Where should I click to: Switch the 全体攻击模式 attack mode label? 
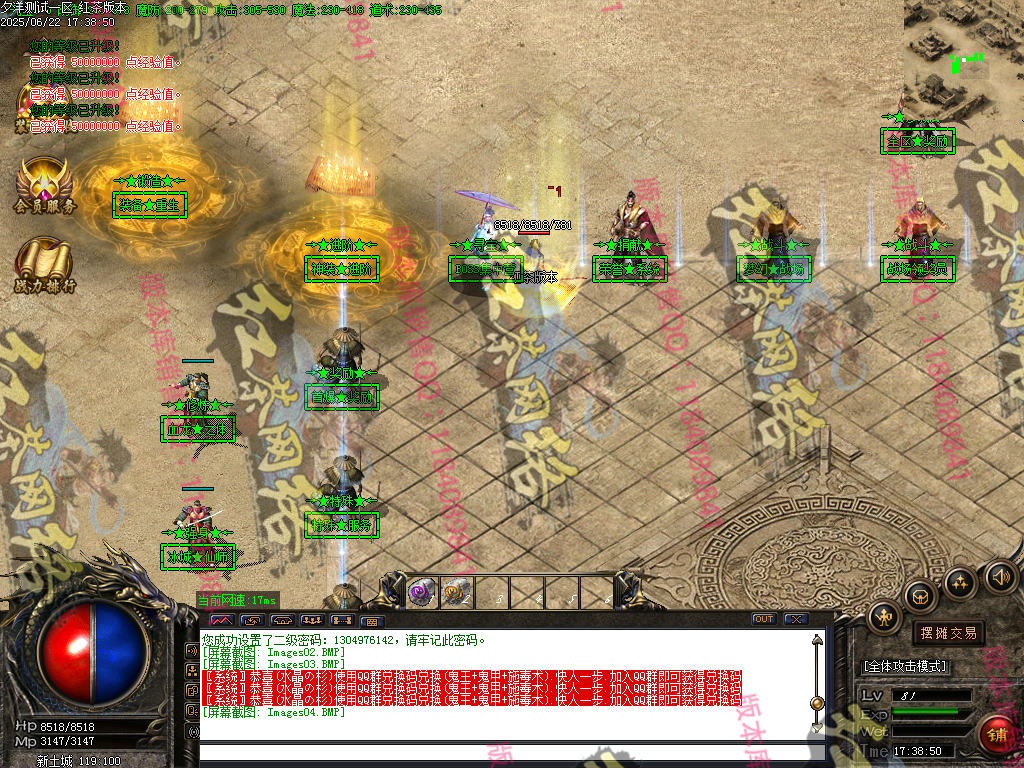coord(905,666)
